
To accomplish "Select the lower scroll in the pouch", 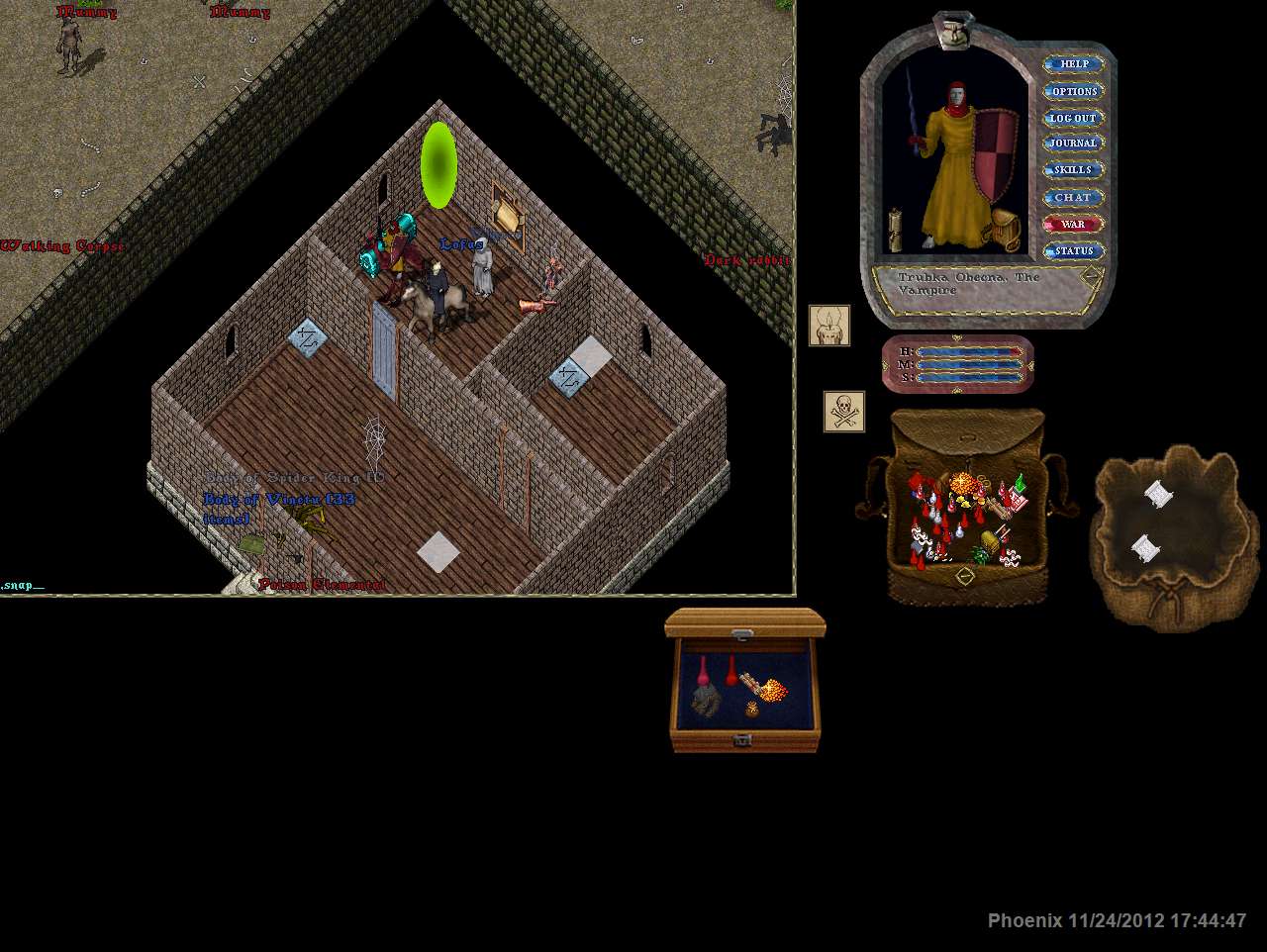I will pyautogui.click(x=1144, y=547).
